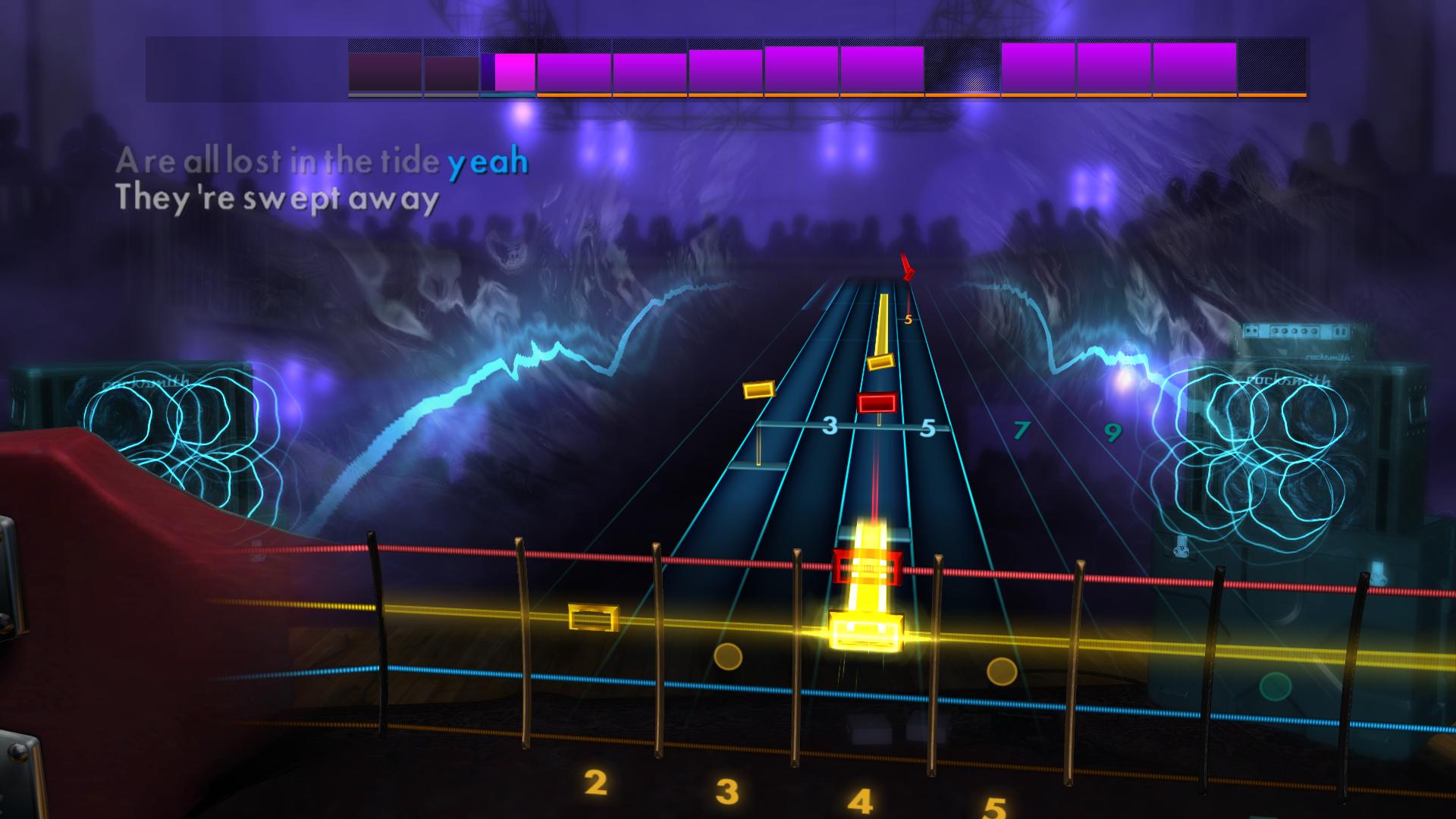Select the lyric line 'They're swept away'
Screen dimensions: 1456x819
(278, 200)
